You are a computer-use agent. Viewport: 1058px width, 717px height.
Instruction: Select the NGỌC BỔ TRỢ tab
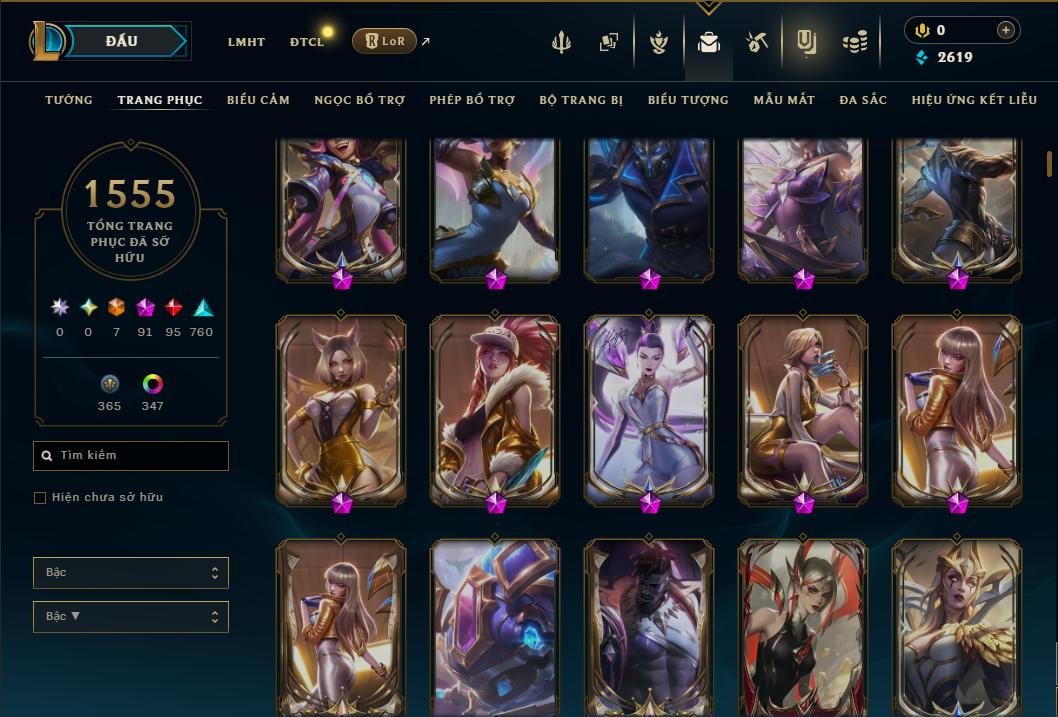pos(359,100)
